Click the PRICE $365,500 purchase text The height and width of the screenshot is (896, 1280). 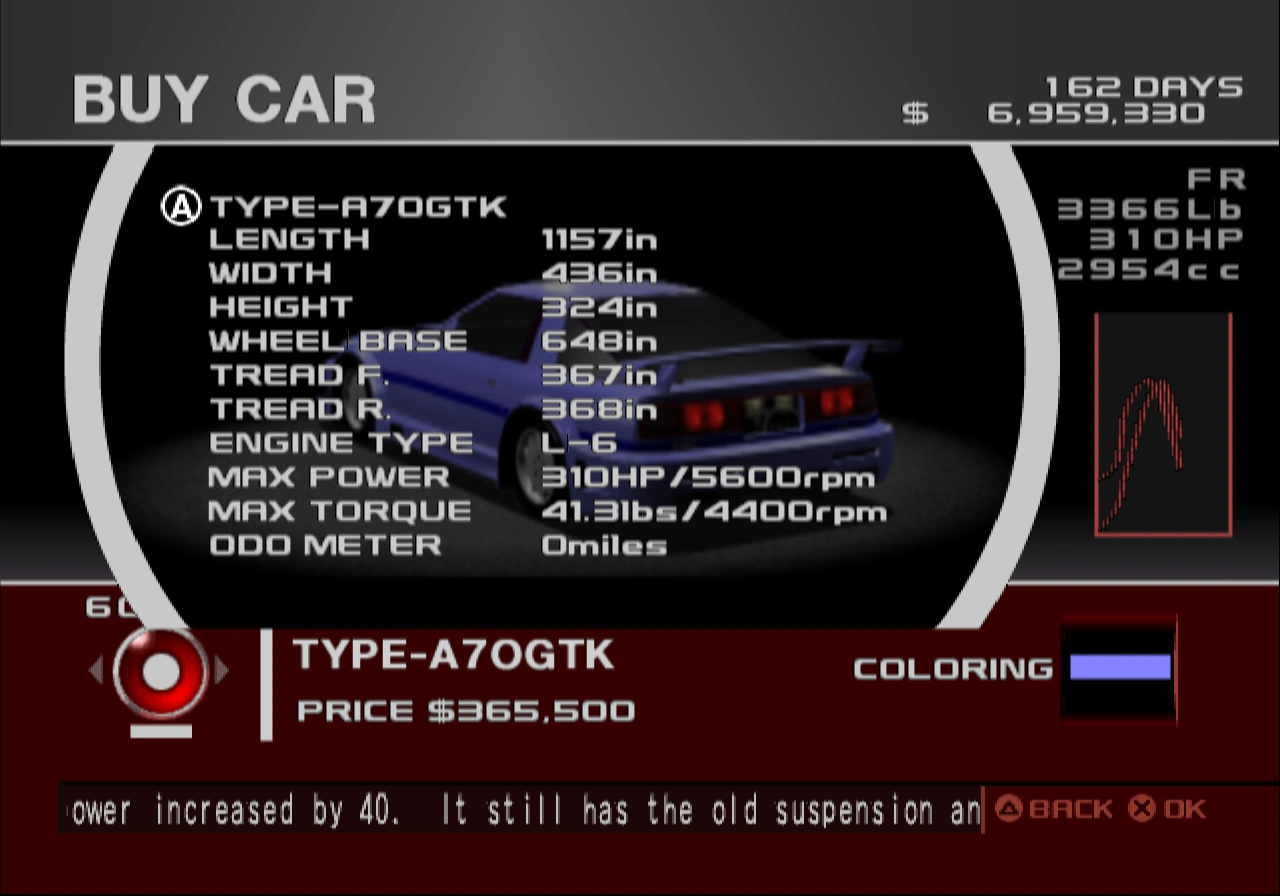pyautogui.click(x=465, y=712)
